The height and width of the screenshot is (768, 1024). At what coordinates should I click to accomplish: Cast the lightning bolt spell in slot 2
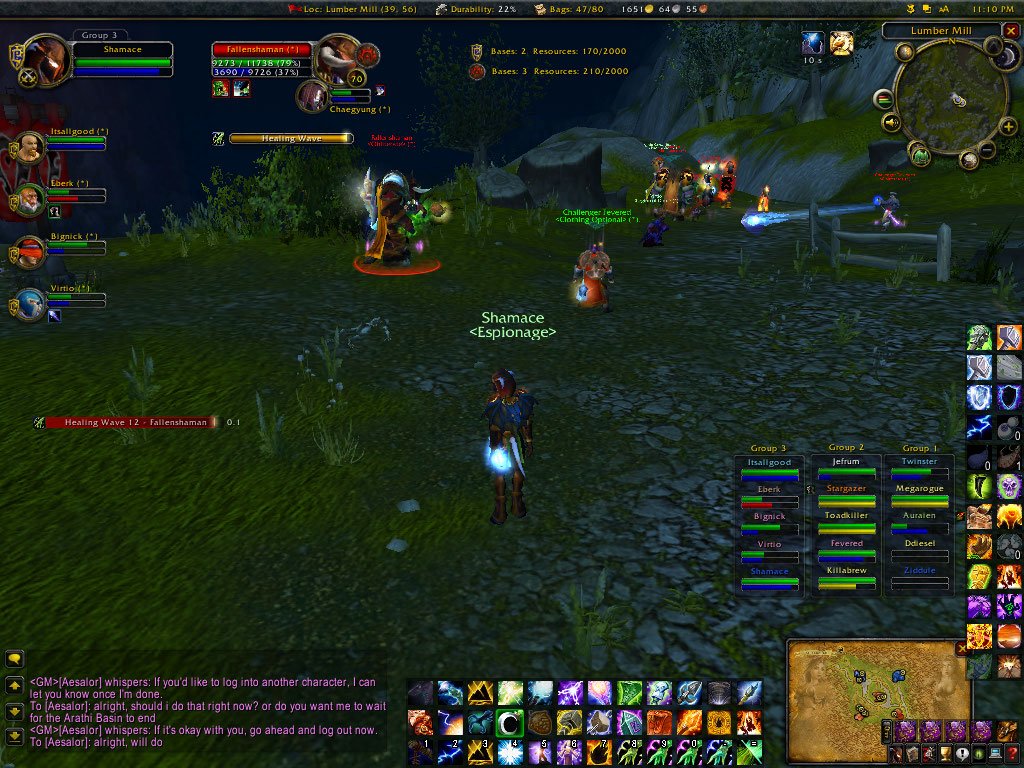[450, 752]
